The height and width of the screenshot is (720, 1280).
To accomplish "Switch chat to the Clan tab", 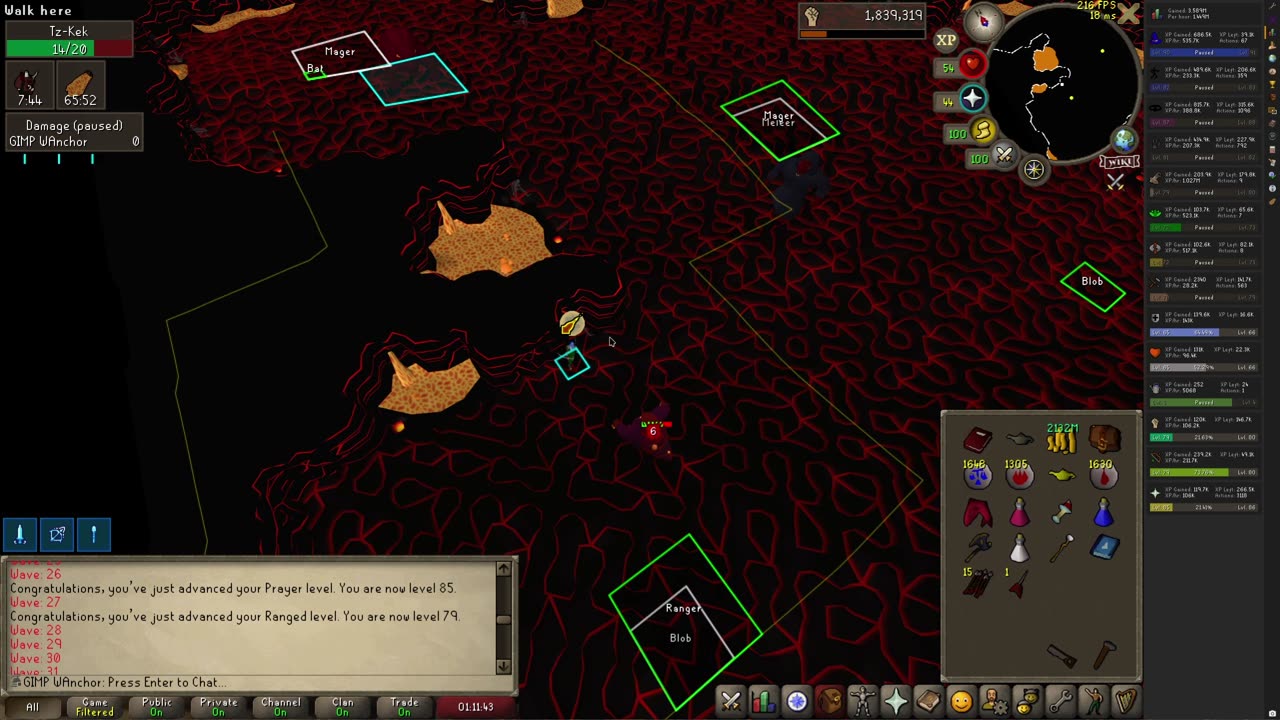I will point(342,707).
